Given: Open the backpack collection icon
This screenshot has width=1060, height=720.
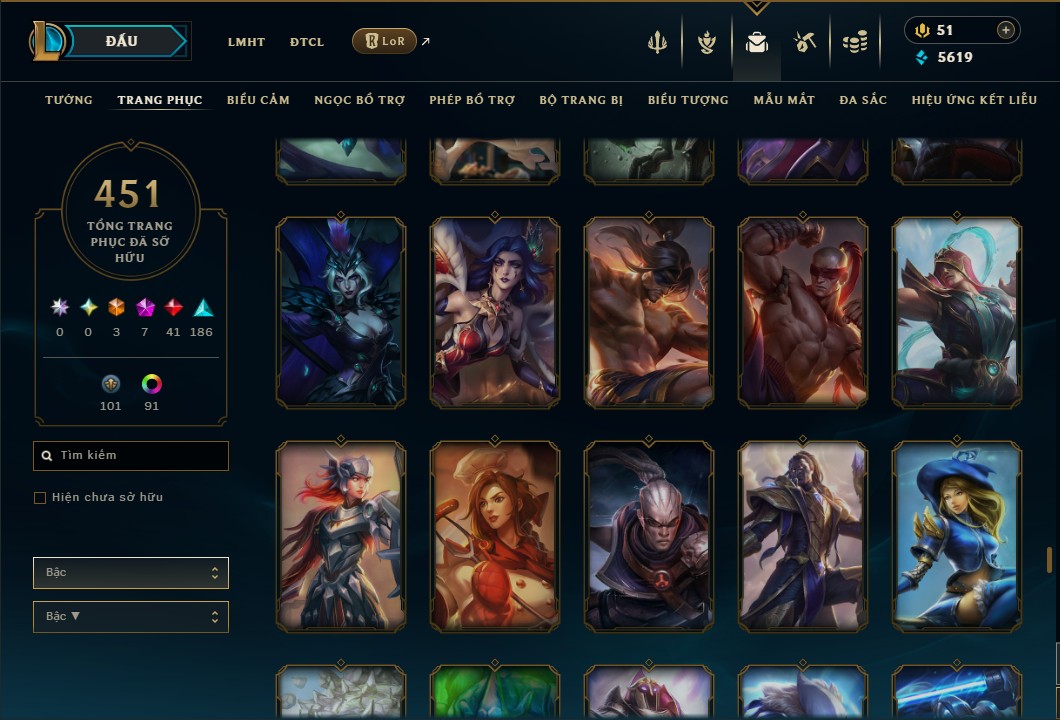Looking at the screenshot, I should [757, 42].
